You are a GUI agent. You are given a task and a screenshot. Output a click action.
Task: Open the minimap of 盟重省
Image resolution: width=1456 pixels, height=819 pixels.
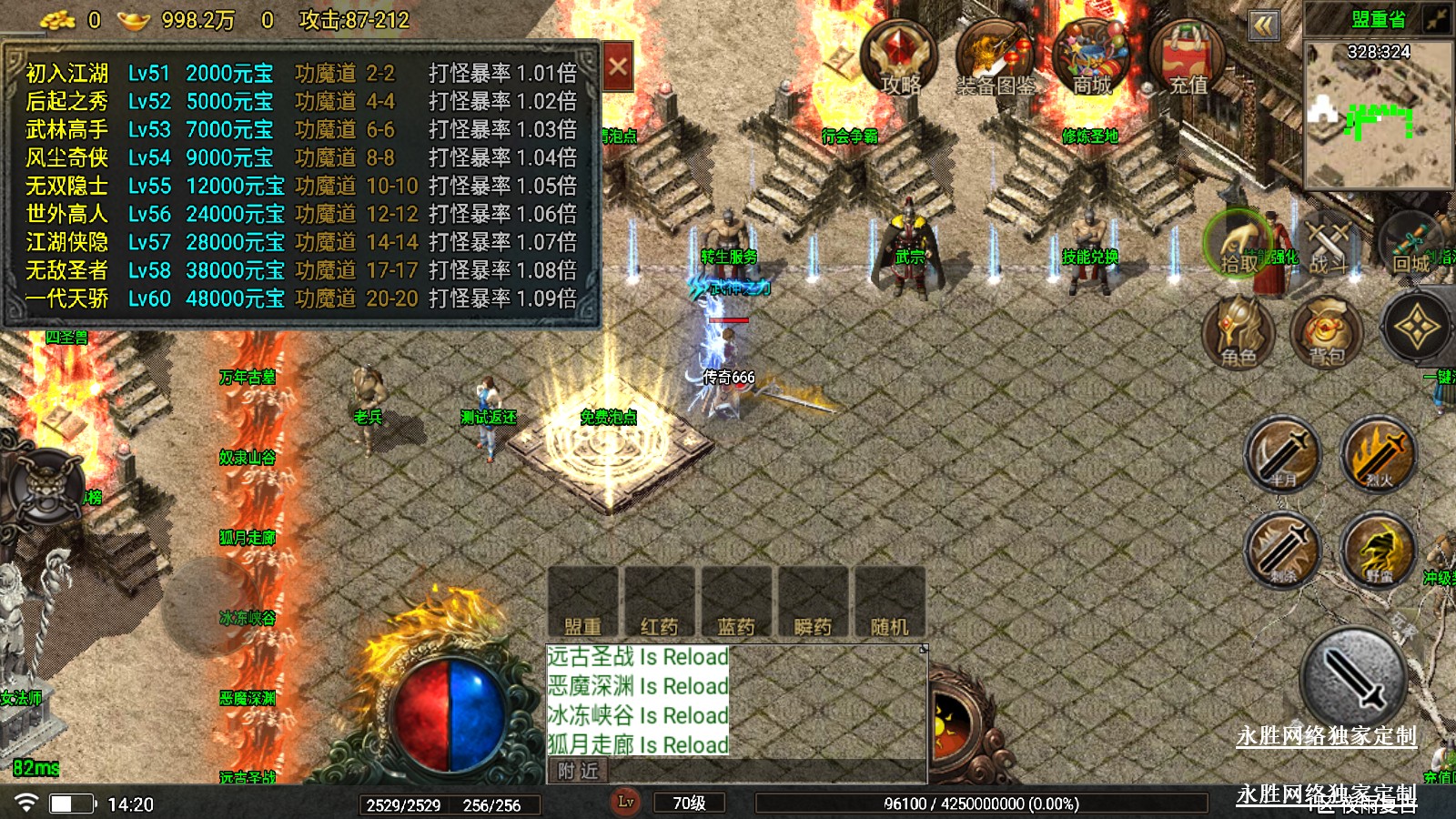[1378, 116]
